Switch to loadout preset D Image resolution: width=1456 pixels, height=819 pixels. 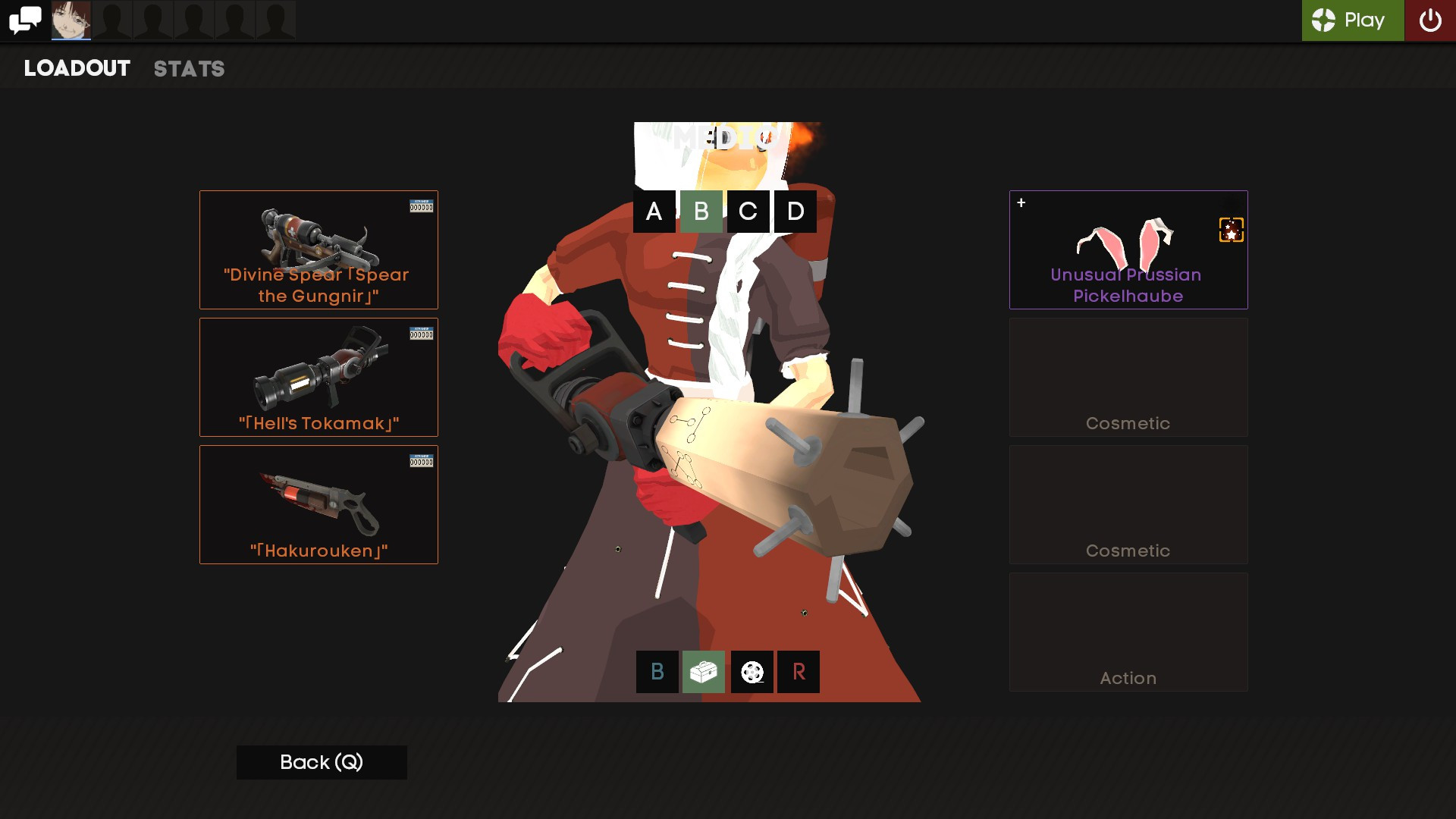point(795,212)
